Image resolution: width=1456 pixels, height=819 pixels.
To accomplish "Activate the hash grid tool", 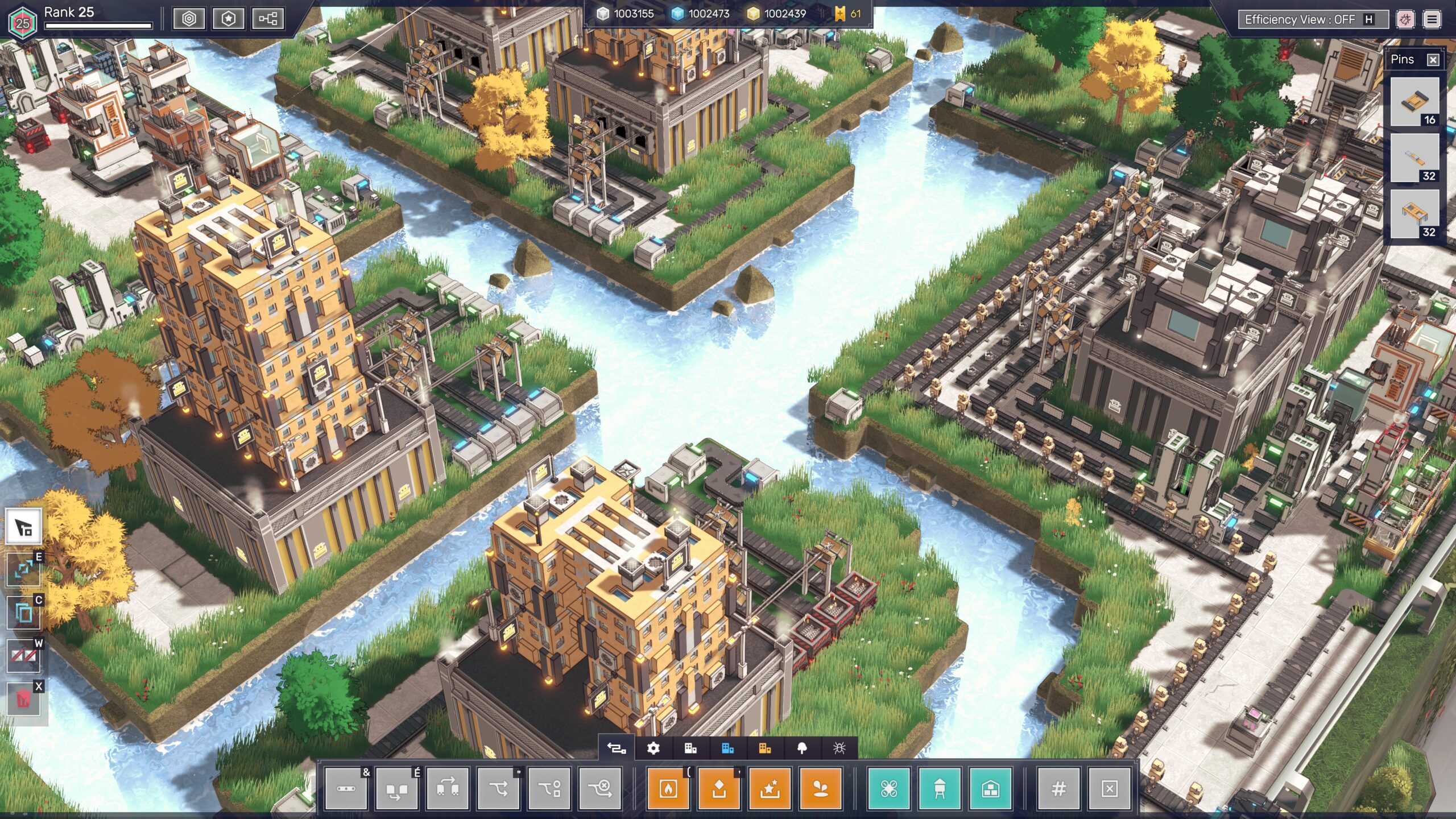I will (1058, 788).
